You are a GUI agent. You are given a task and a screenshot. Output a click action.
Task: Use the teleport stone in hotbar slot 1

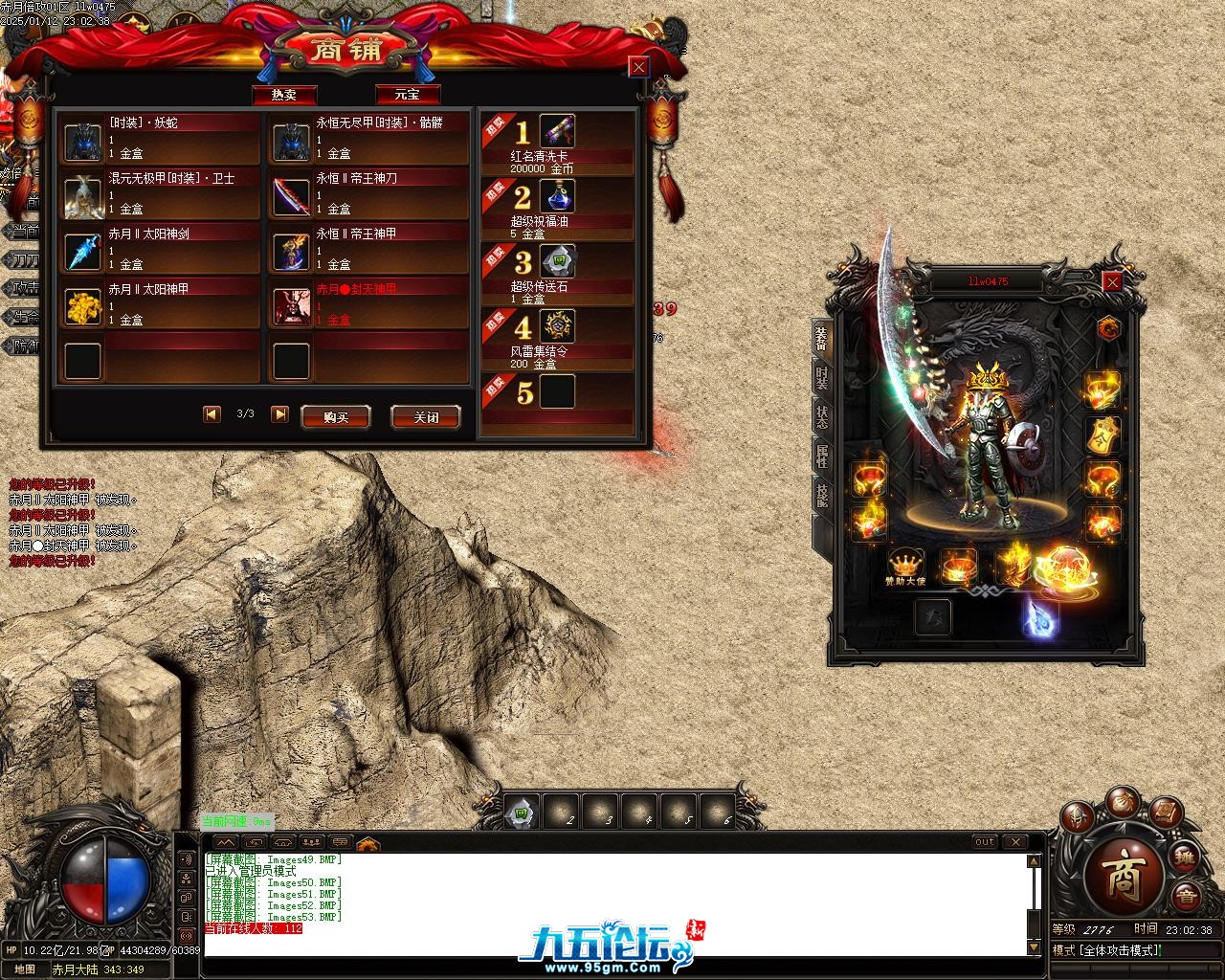click(x=522, y=813)
